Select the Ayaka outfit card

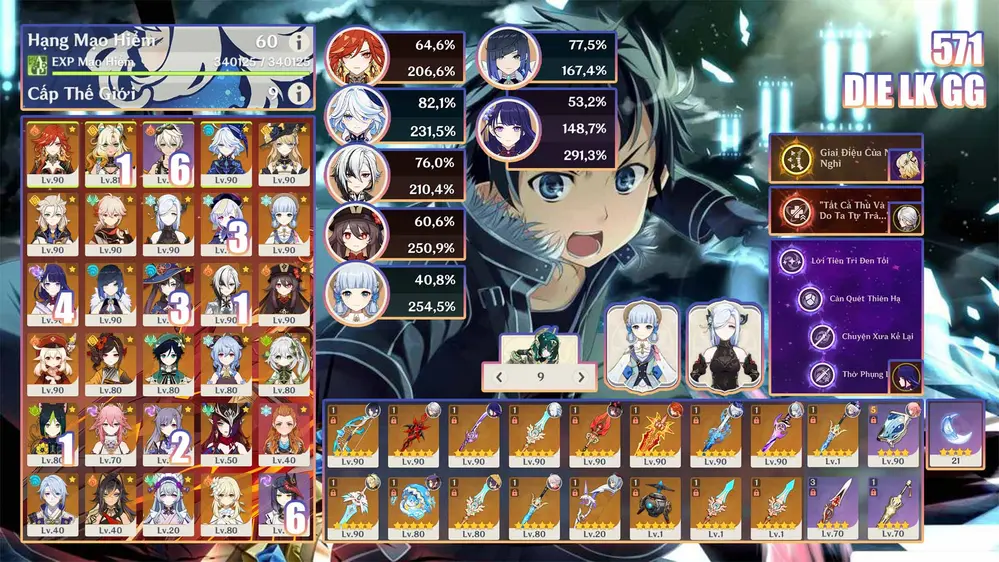[x=642, y=346]
